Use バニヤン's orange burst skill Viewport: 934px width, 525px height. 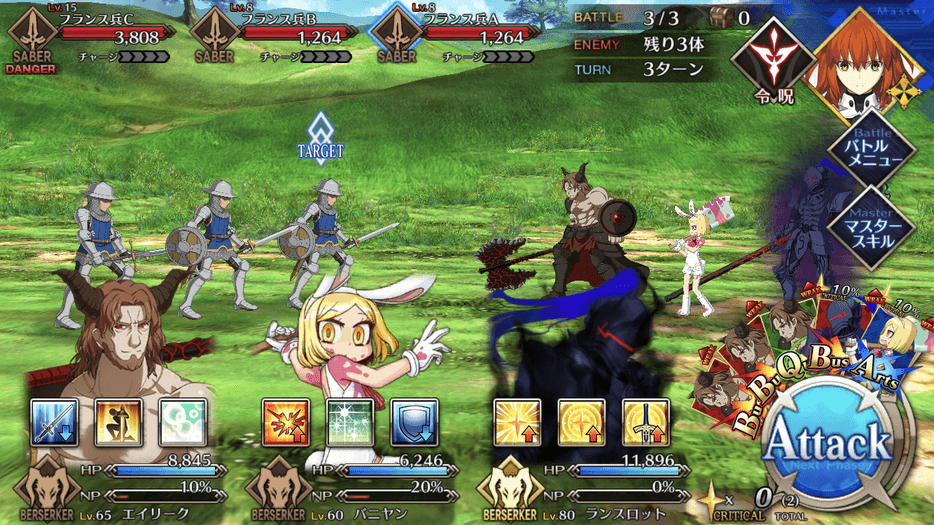point(286,422)
